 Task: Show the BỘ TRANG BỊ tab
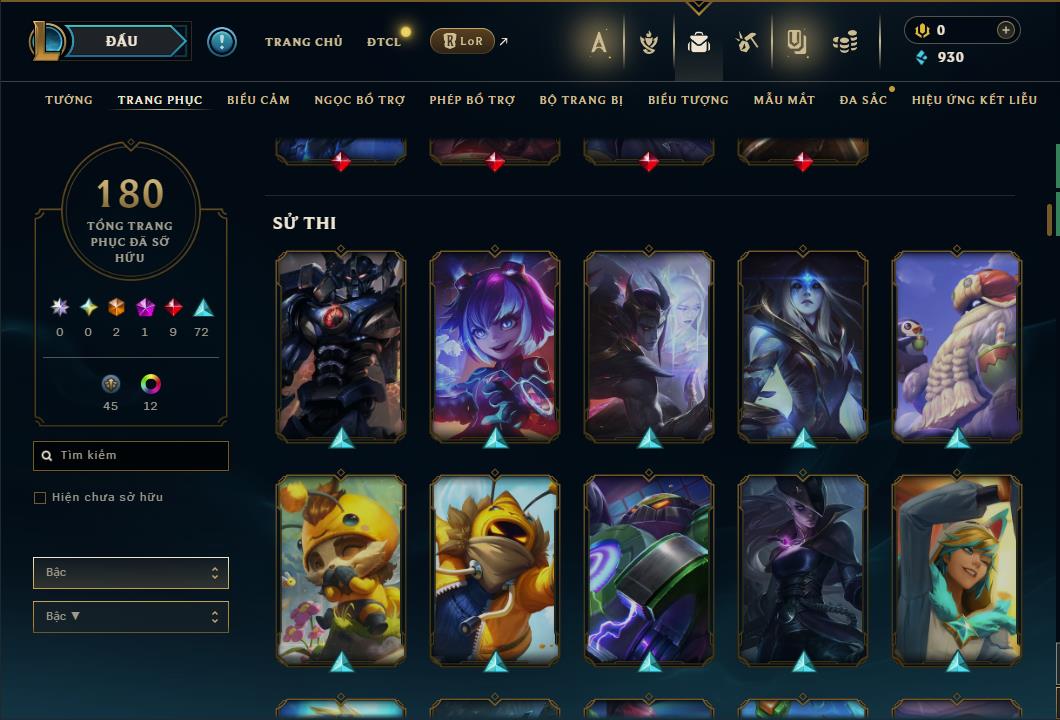pyautogui.click(x=581, y=100)
